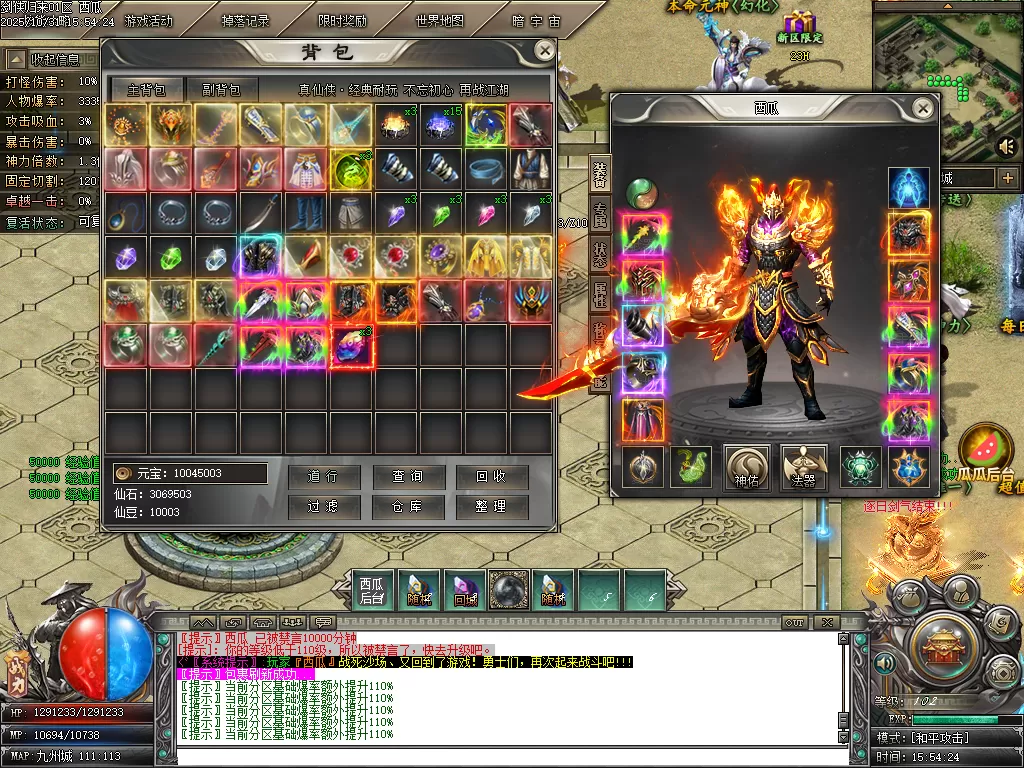Open the 仓库 warehouse
The image size is (1024, 768).
(x=407, y=507)
